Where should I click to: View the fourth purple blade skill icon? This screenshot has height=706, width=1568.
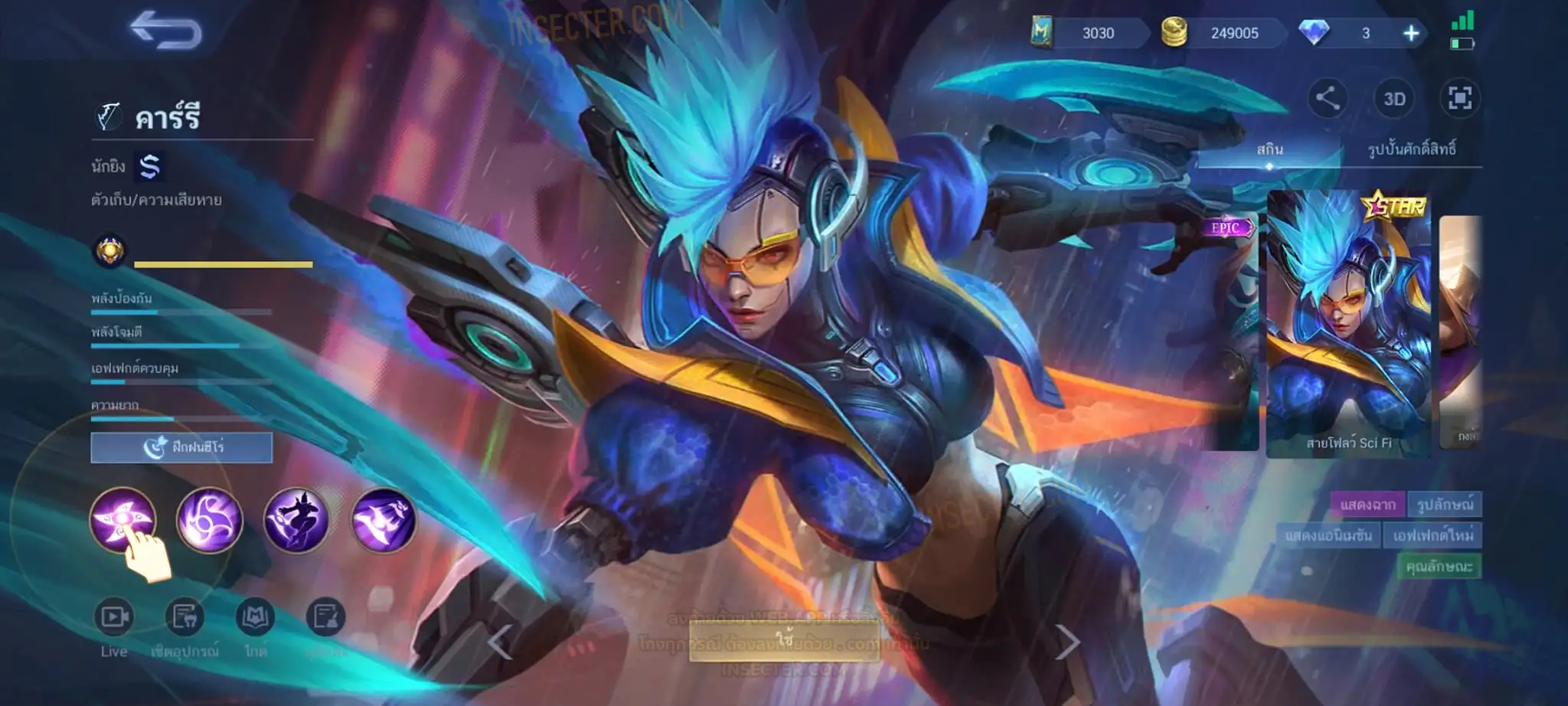[383, 520]
